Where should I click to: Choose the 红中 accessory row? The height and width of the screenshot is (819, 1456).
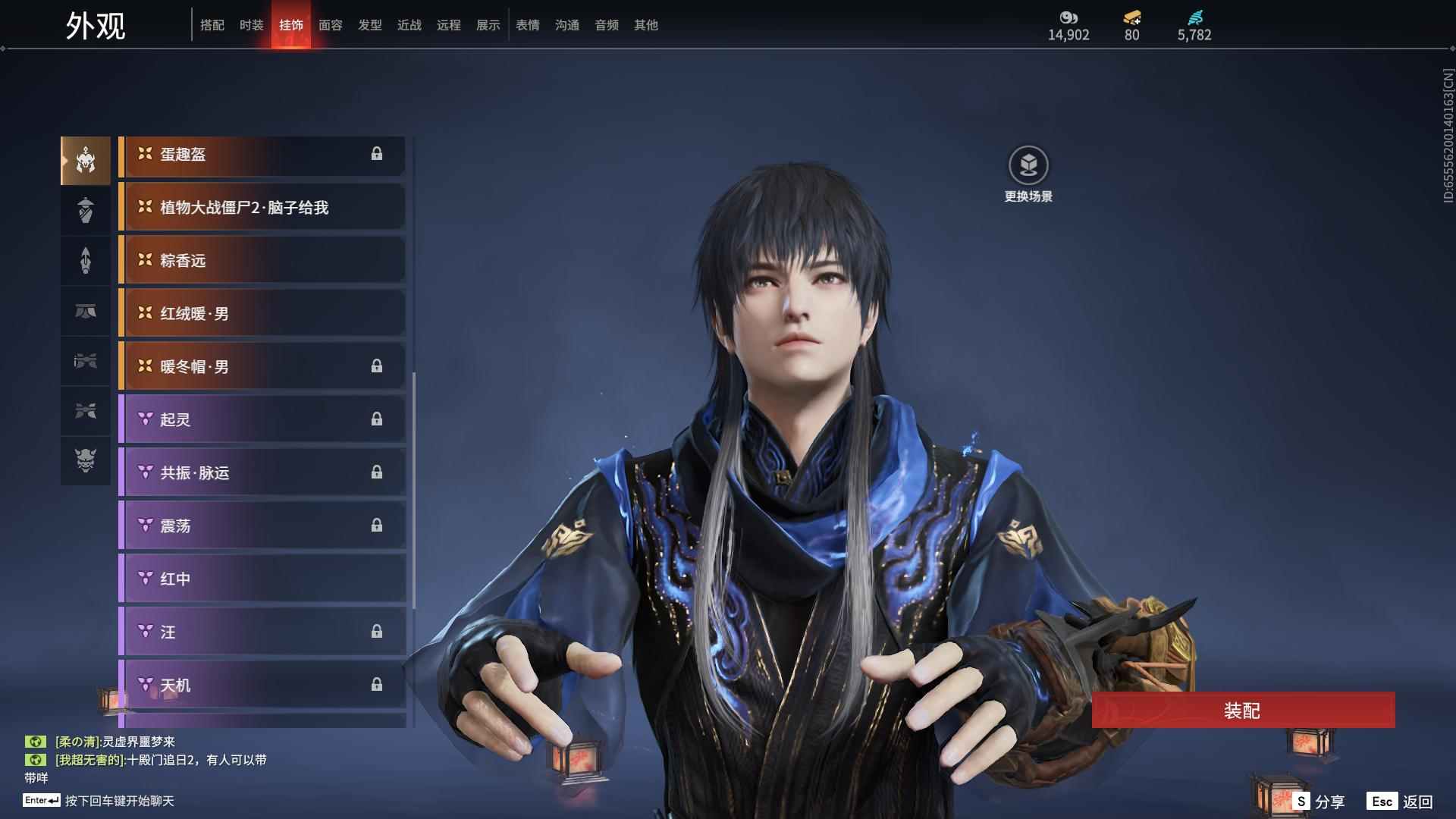[262, 579]
